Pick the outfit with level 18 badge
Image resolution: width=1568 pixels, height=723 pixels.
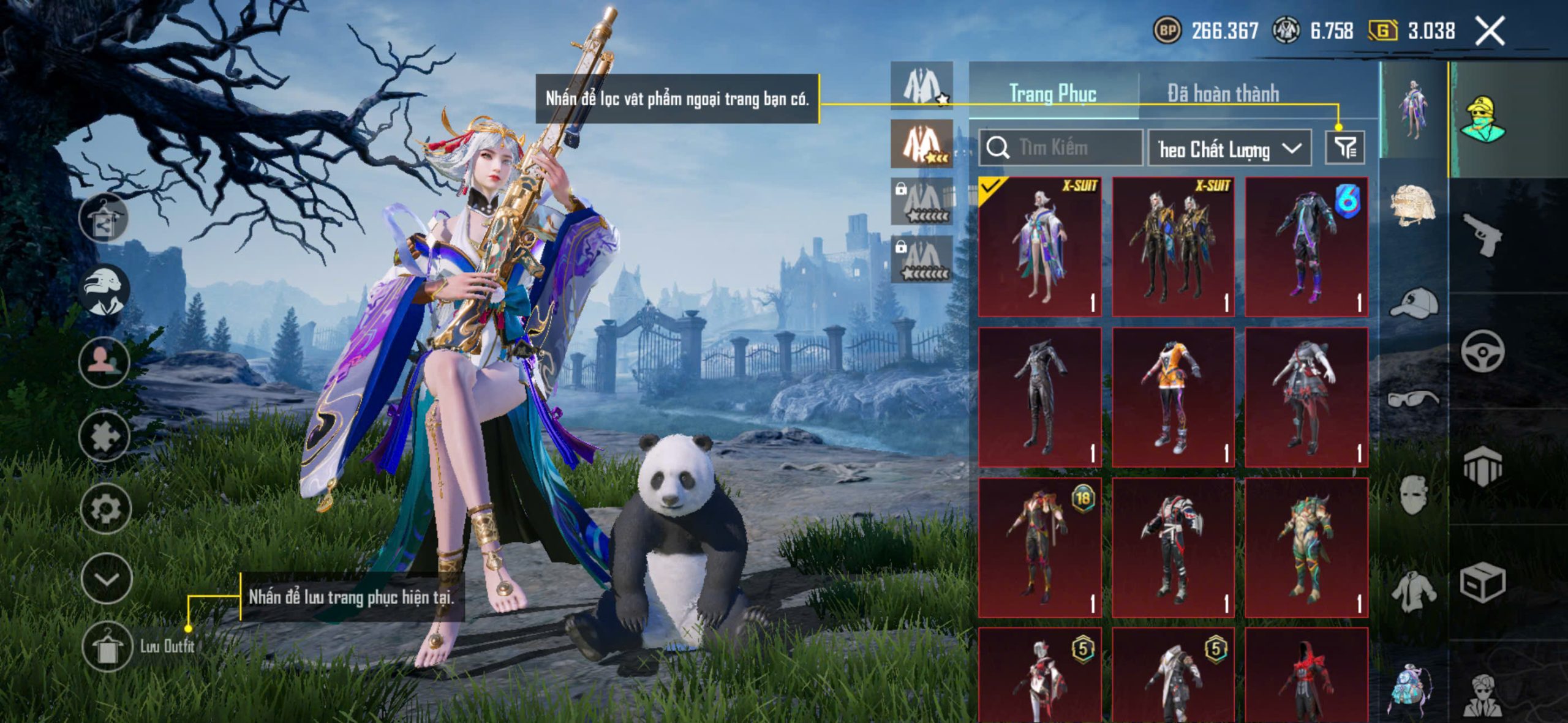click(1039, 548)
